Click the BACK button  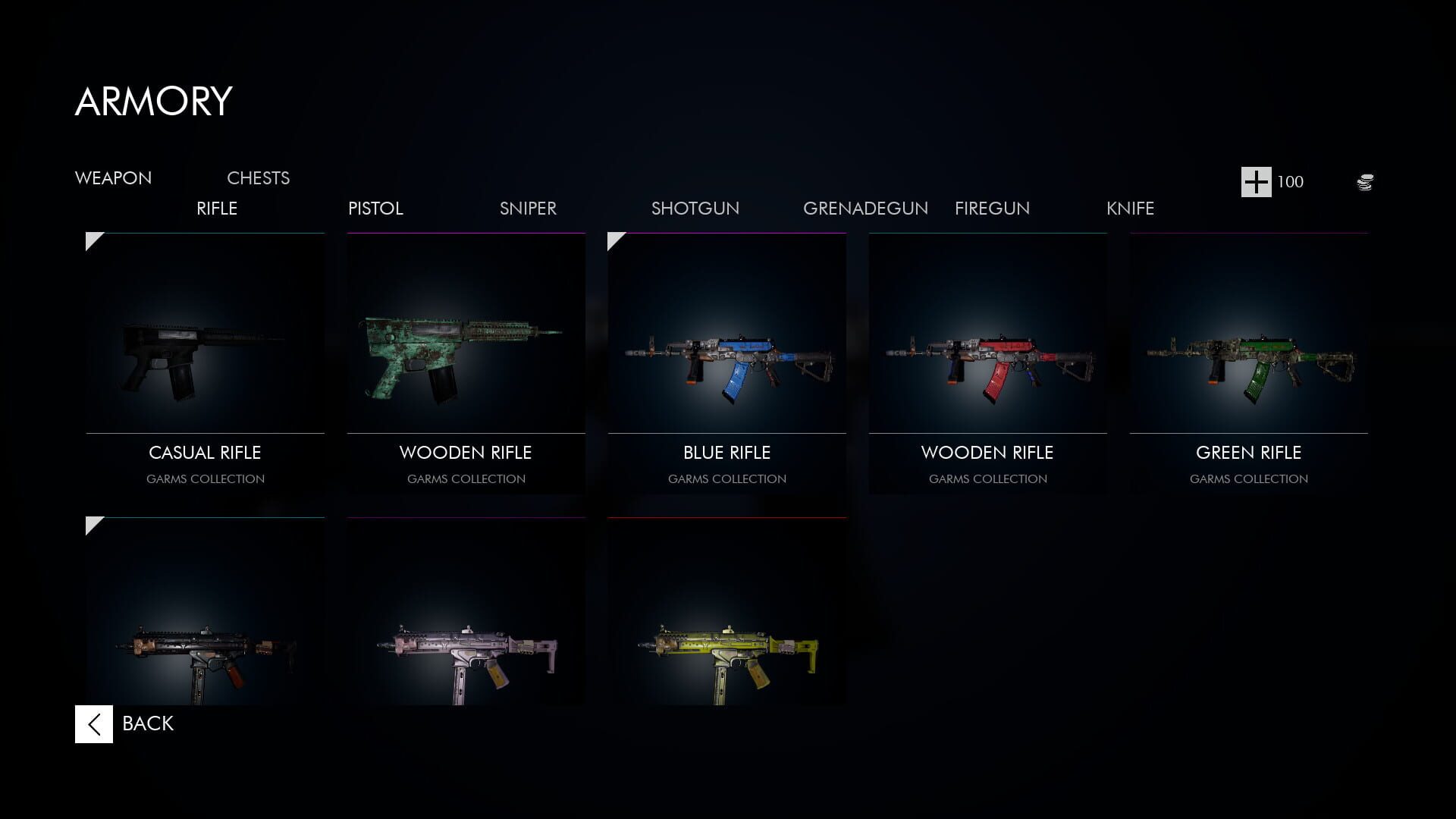tap(146, 723)
